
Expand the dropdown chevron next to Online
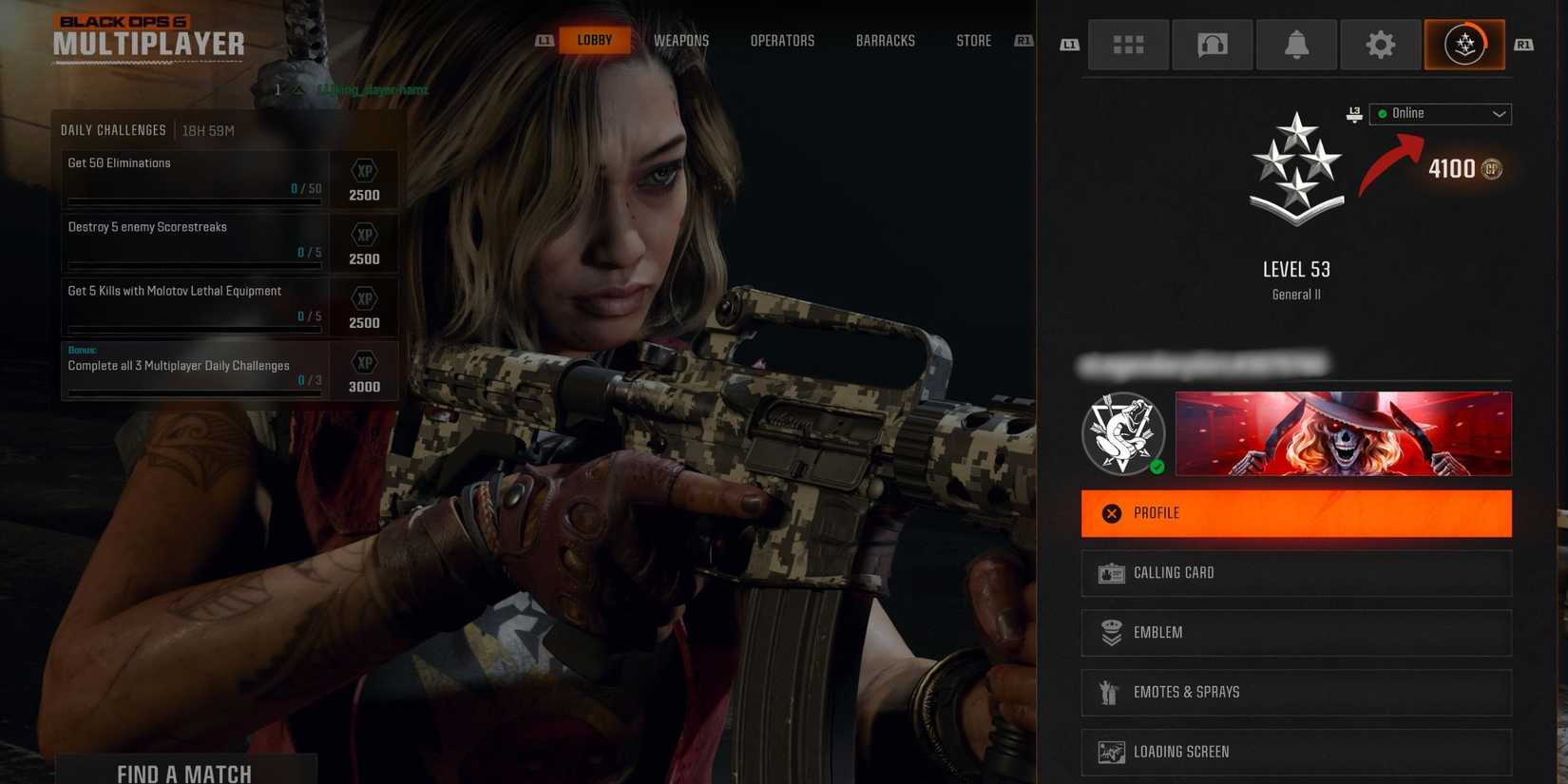(x=1500, y=113)
